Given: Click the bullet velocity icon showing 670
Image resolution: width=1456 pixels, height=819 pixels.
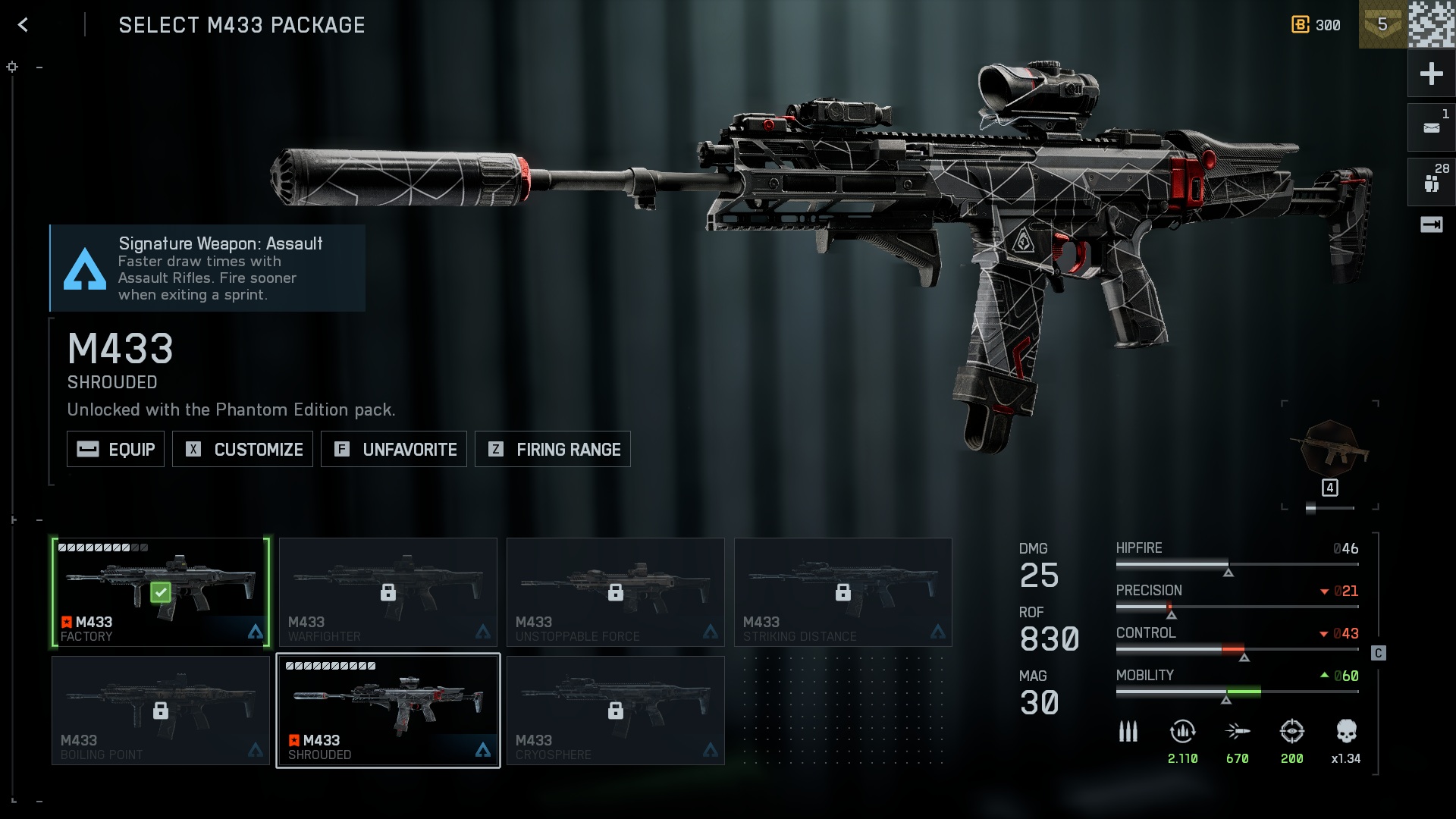Looking at the screenshot, I should tap(1238, 732).
